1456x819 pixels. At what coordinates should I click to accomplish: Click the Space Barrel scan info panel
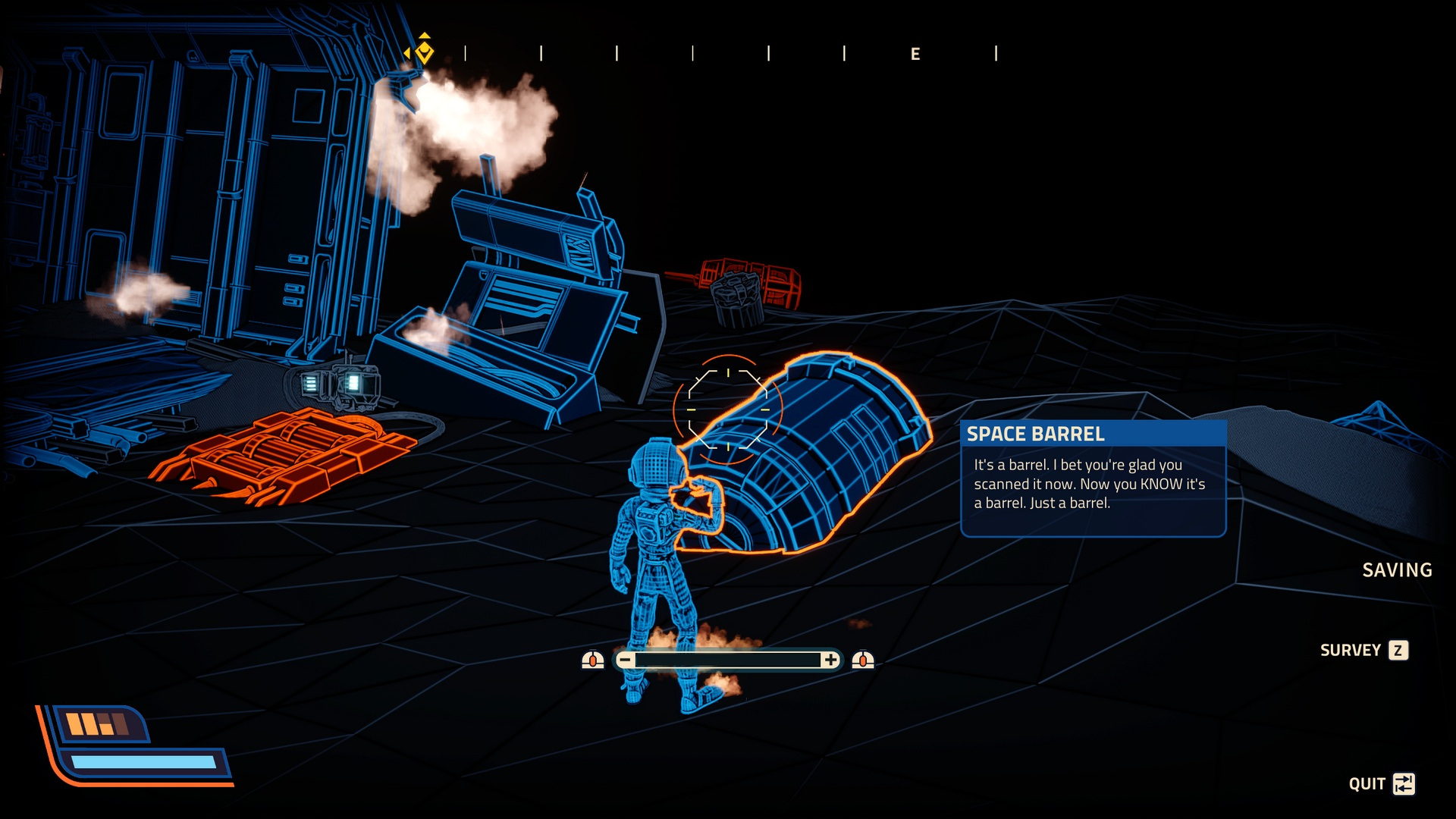tap(1093, 479)
